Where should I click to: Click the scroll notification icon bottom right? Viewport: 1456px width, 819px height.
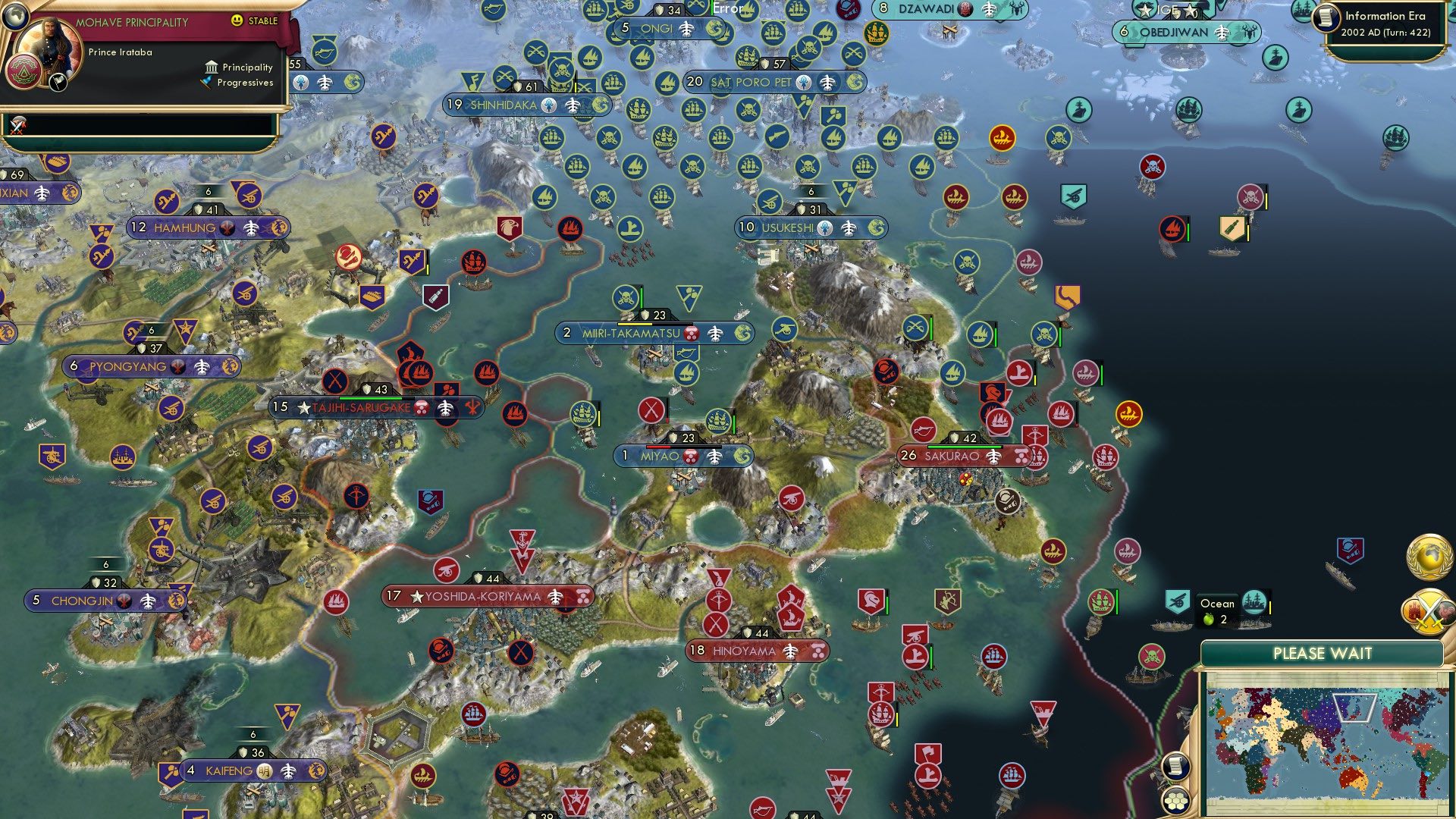point(1175,767)
